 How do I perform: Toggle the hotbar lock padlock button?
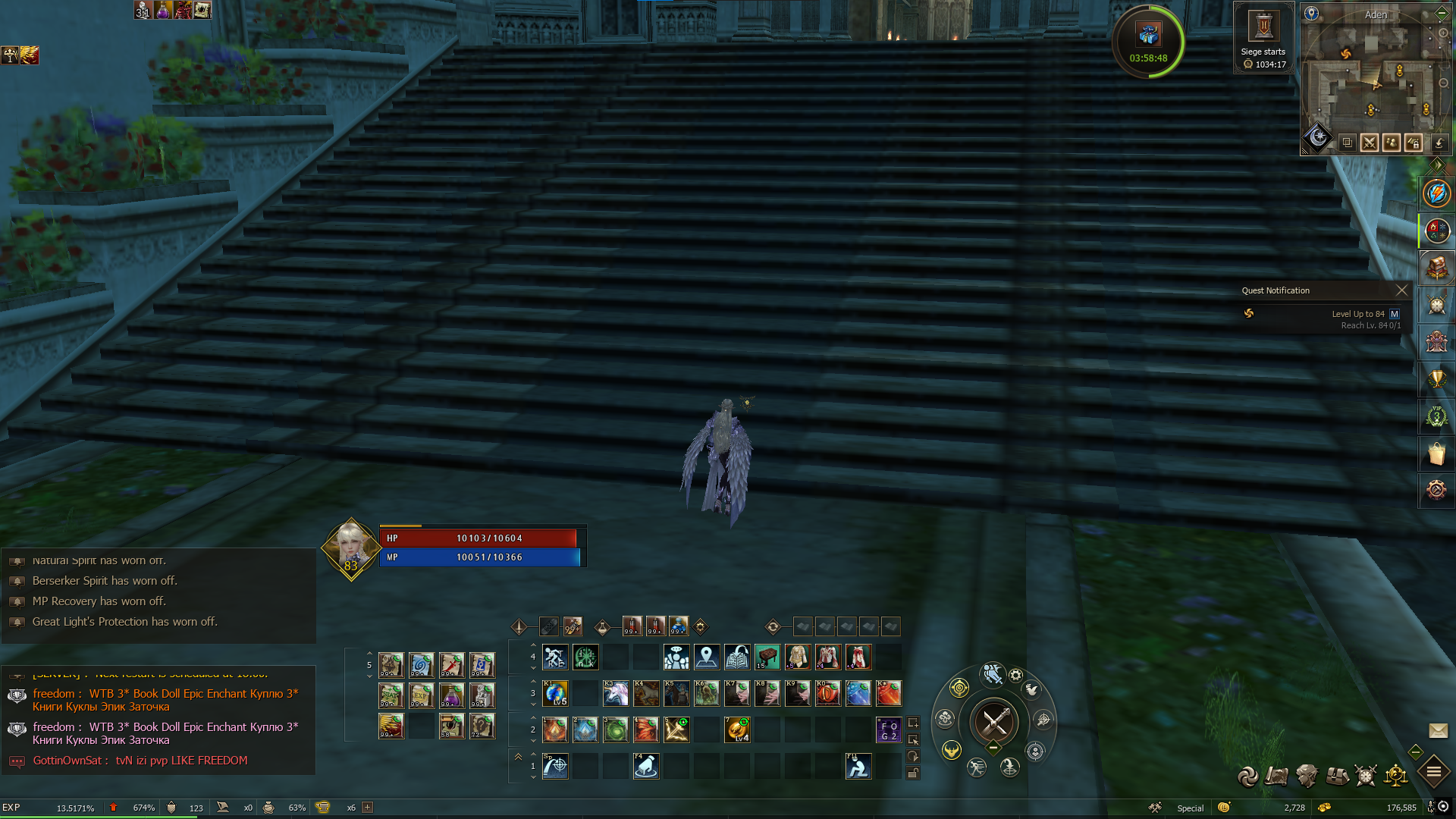(x=913, y=773)
